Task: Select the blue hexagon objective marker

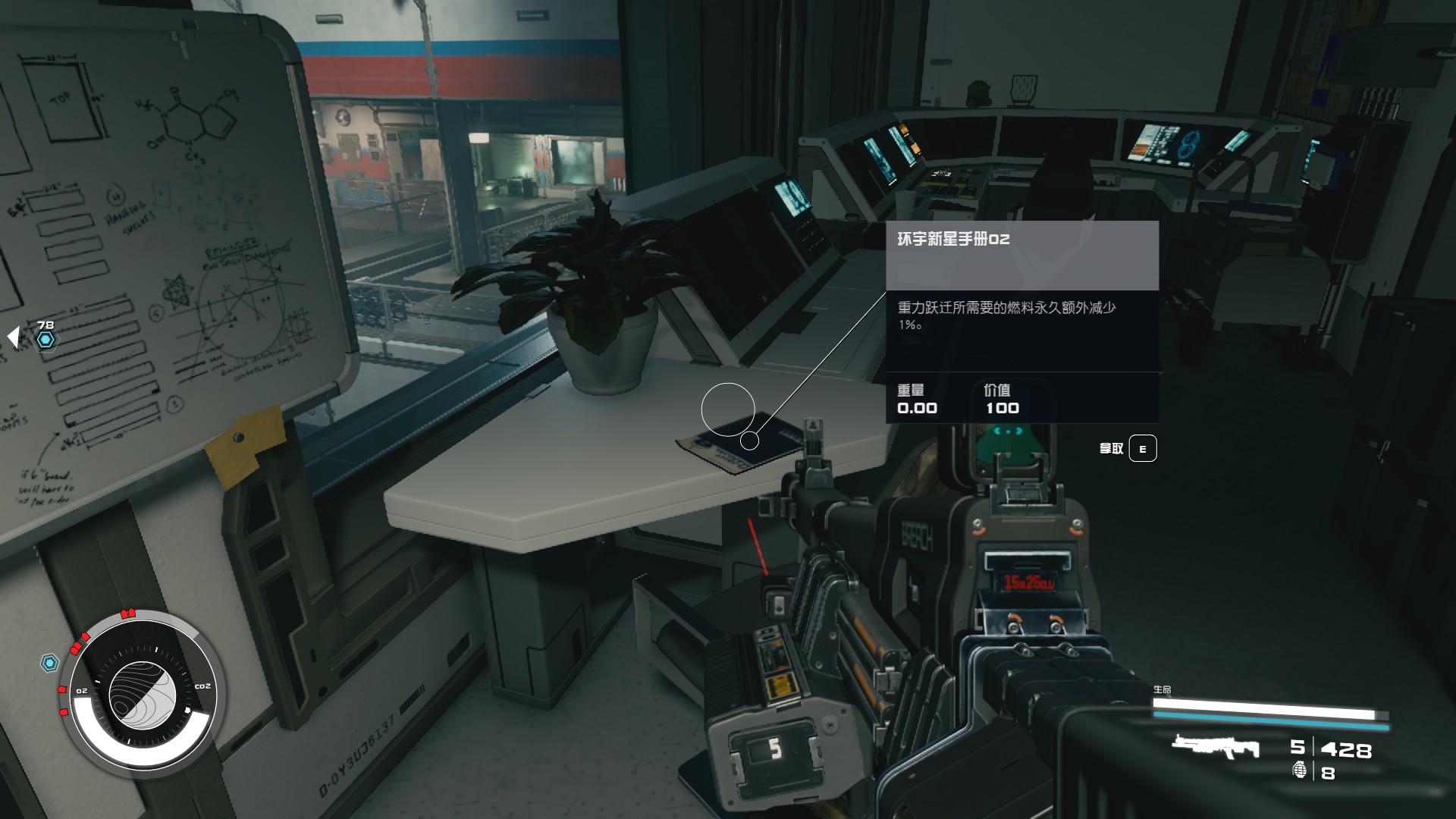Action: pyautogui.click(x=46, y=340)
